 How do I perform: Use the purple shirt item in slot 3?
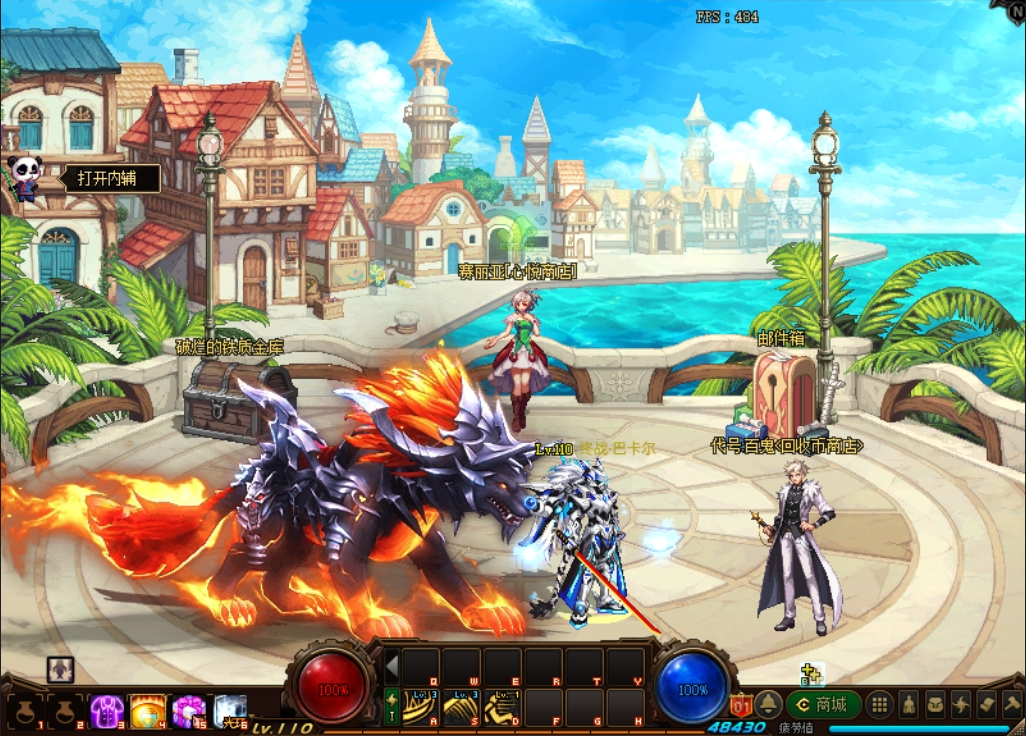click(x=107, y=712)
